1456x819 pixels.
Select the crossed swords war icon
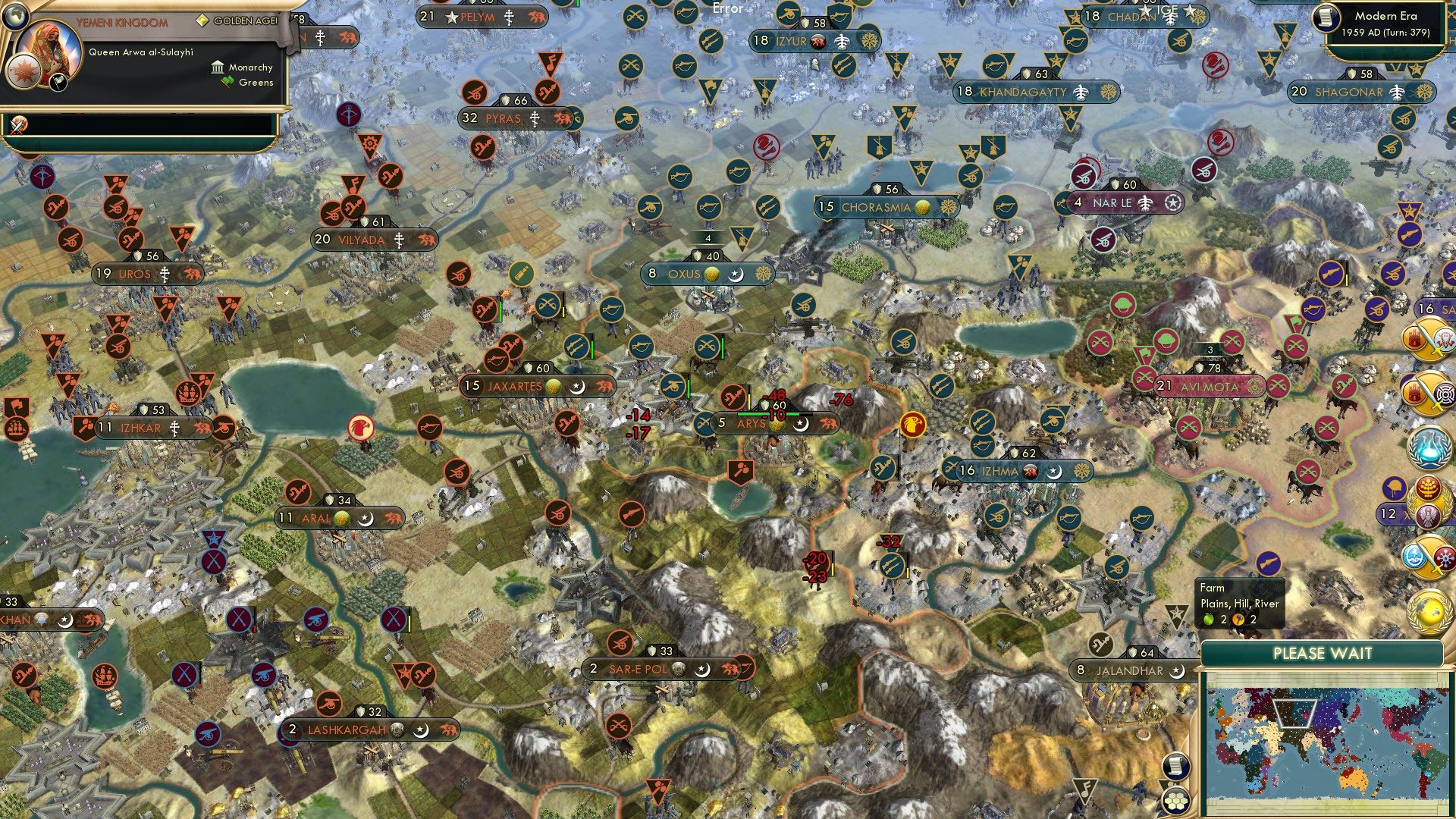click(x=17, y=124)
